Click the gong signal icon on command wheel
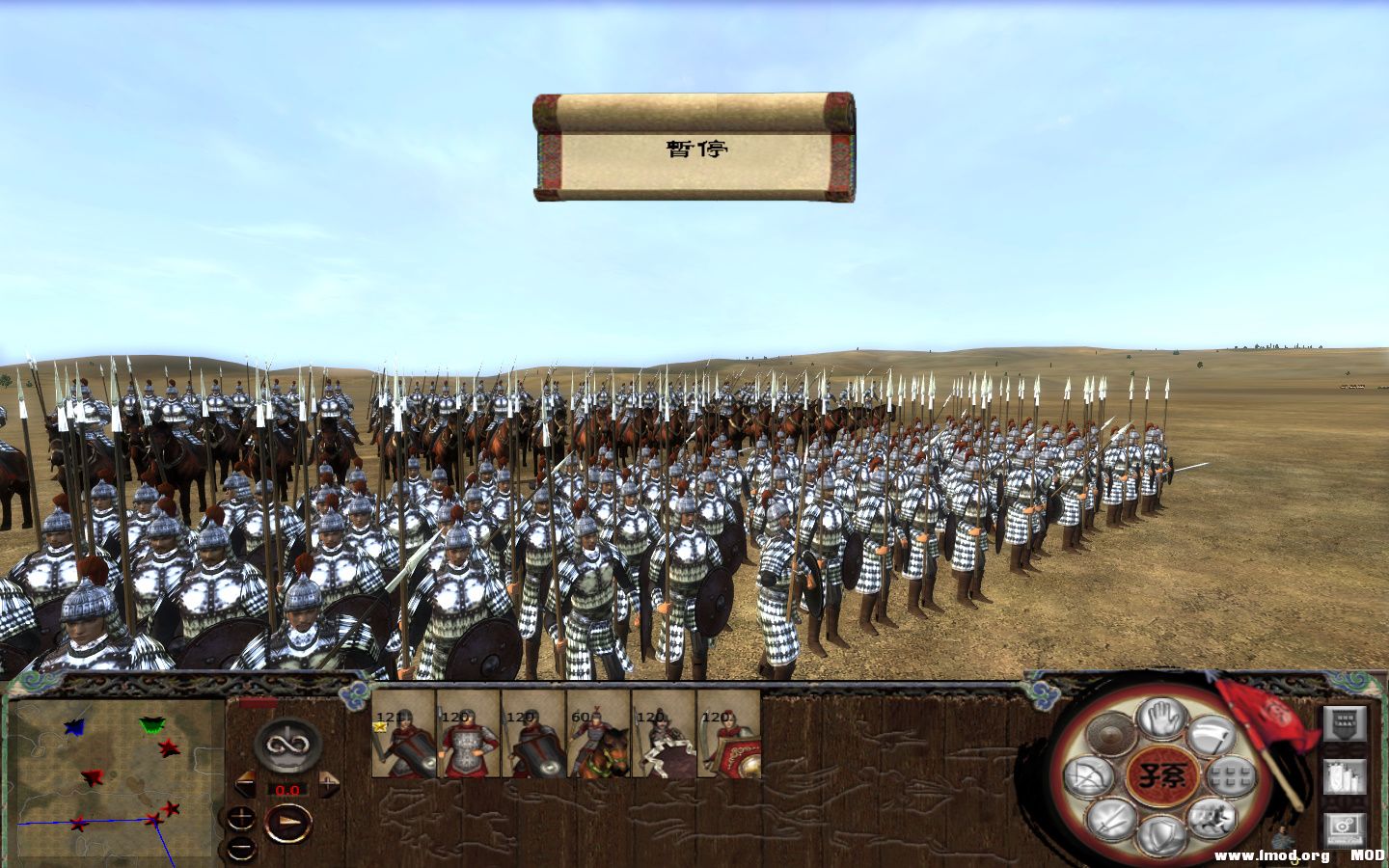 [x=1109, y=734]
